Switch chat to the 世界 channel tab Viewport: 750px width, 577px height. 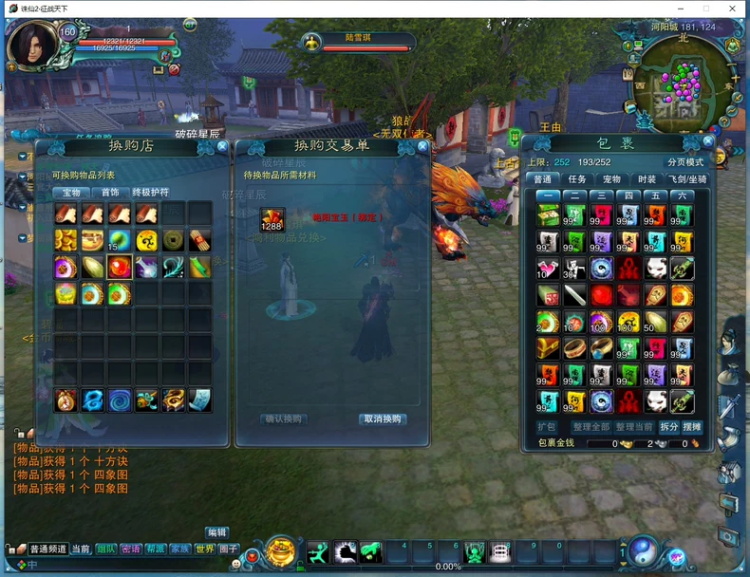(x=204, y=549)
